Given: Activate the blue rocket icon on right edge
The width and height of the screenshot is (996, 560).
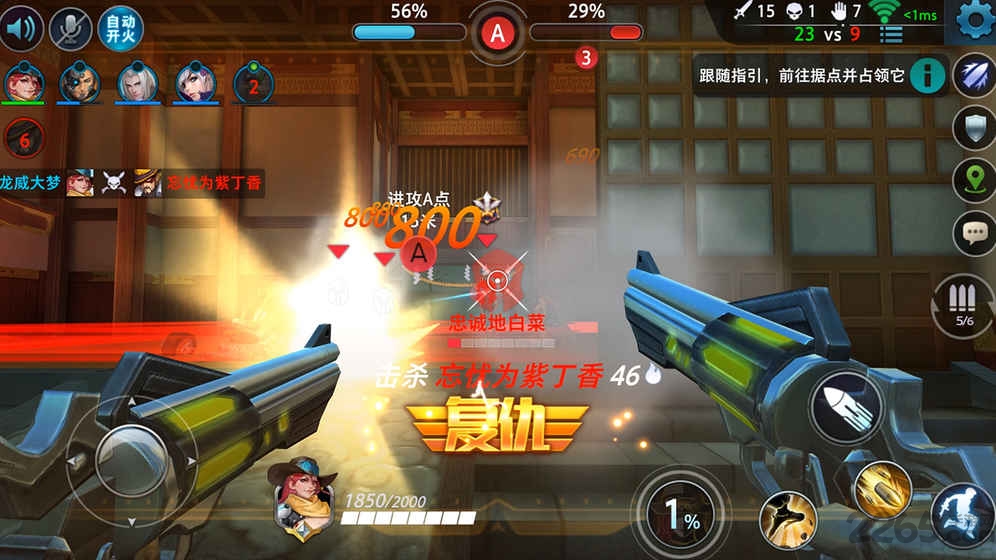Looking at the screenshot, I should pos(973,77).
